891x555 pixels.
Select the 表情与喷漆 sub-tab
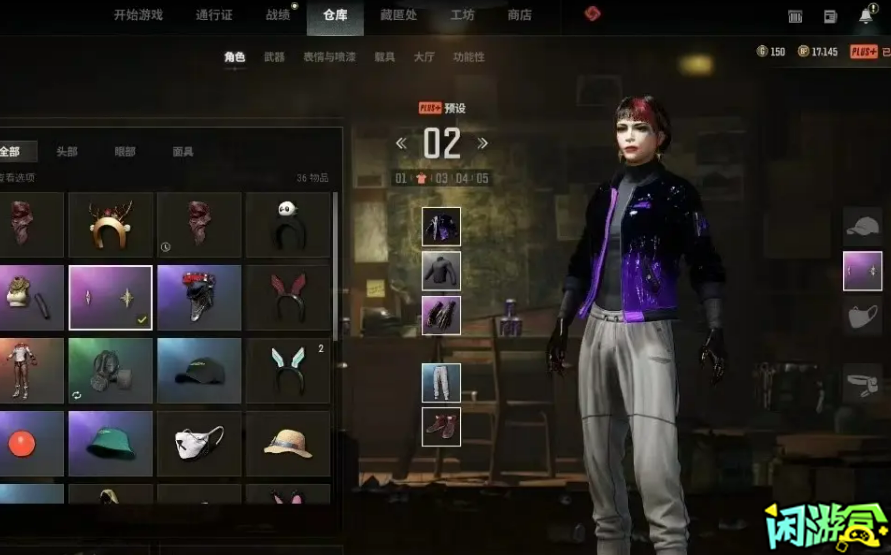point(330,58)
